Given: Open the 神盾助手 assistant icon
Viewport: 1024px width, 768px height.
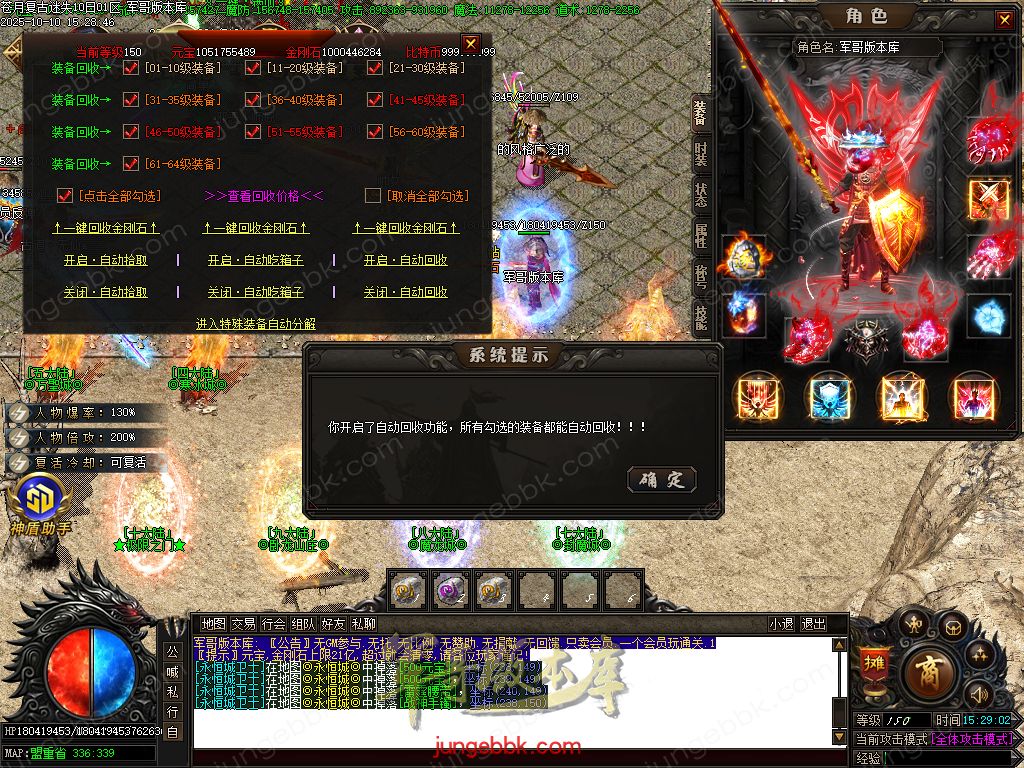Looking at the screenshot, I should pyautogui.click(x=41, y=500).
